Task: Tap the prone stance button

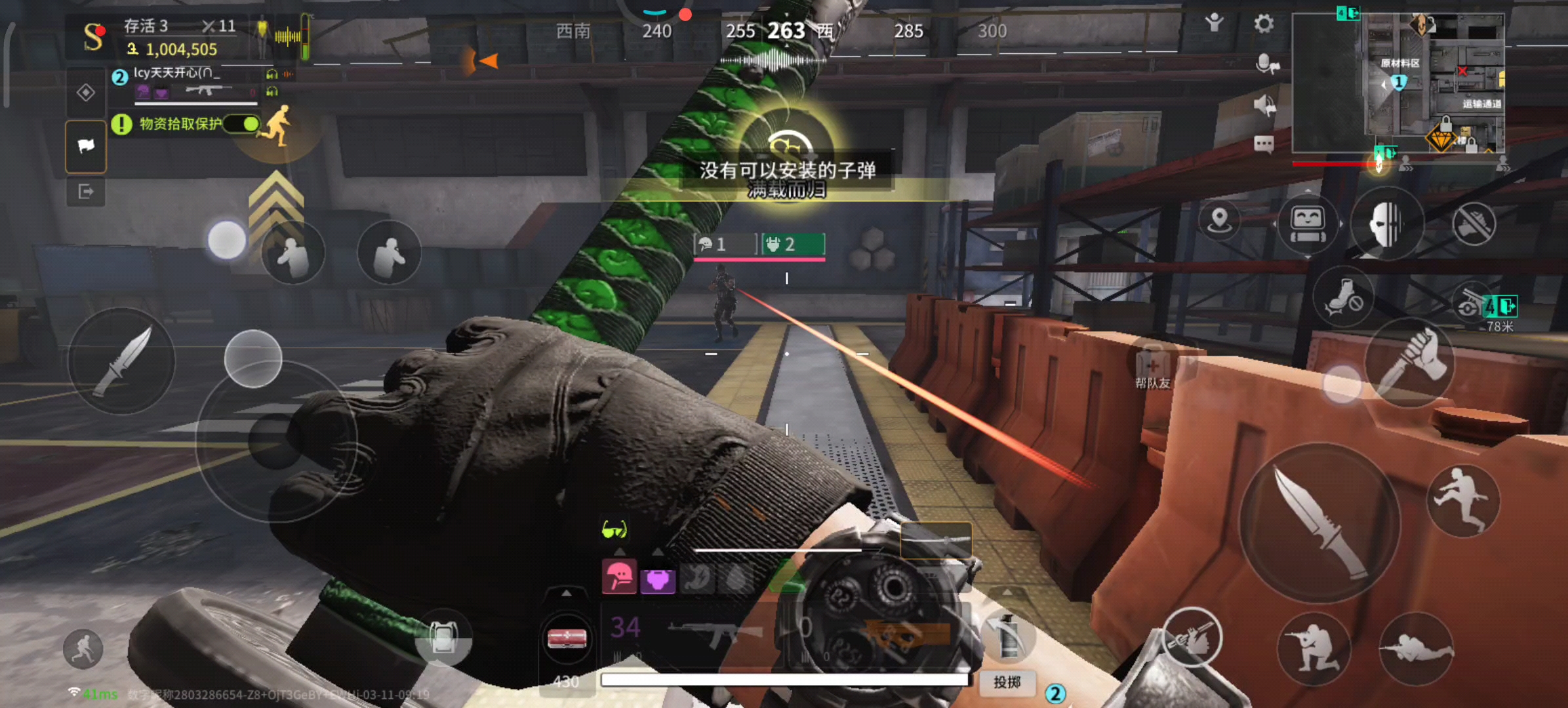Action: click(x=1416, y=649)
